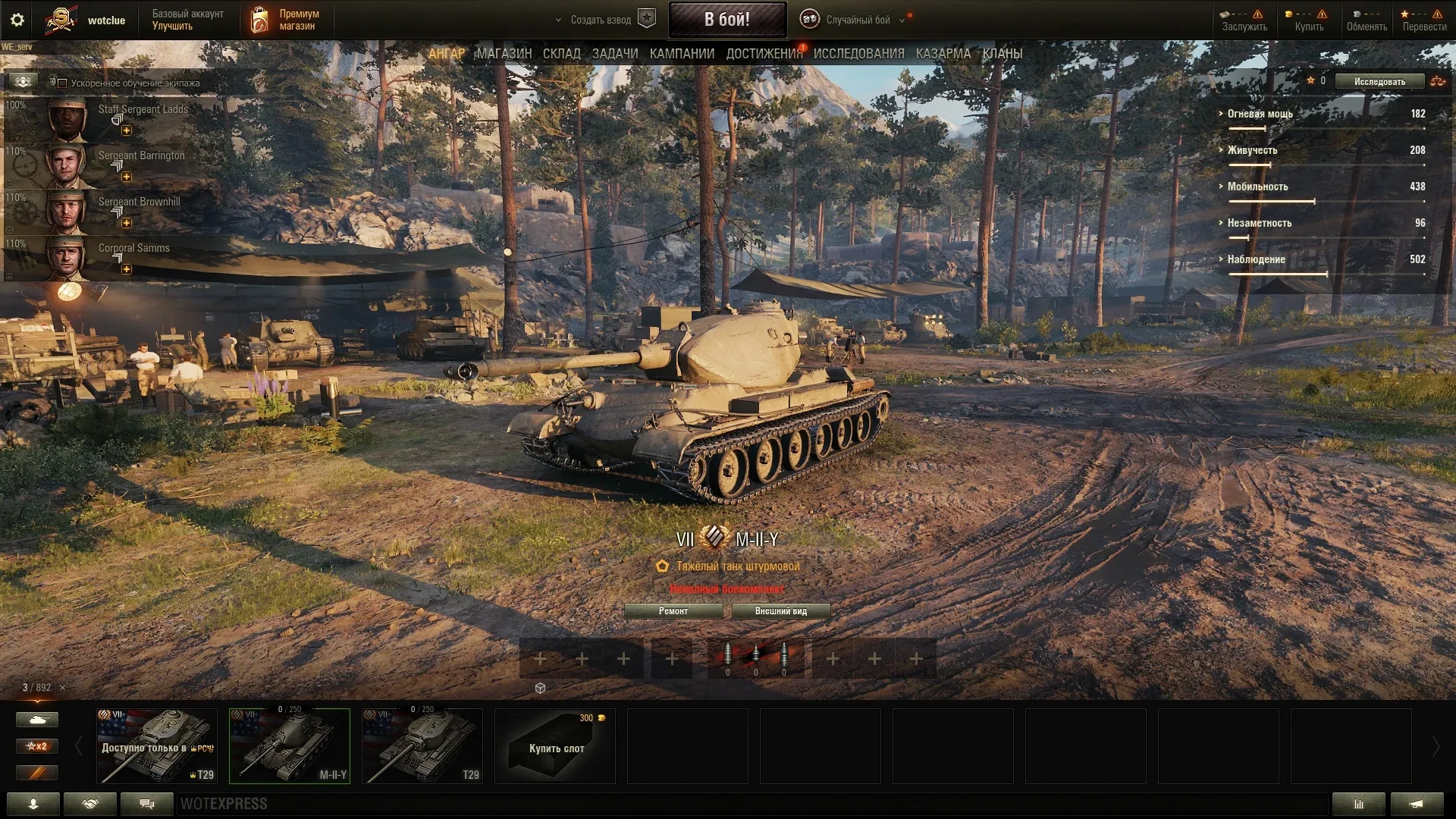Open the ИССЛЕДОВАНИЯ tab
This screenshot has width=1456, height=819.
click(858, 54)
